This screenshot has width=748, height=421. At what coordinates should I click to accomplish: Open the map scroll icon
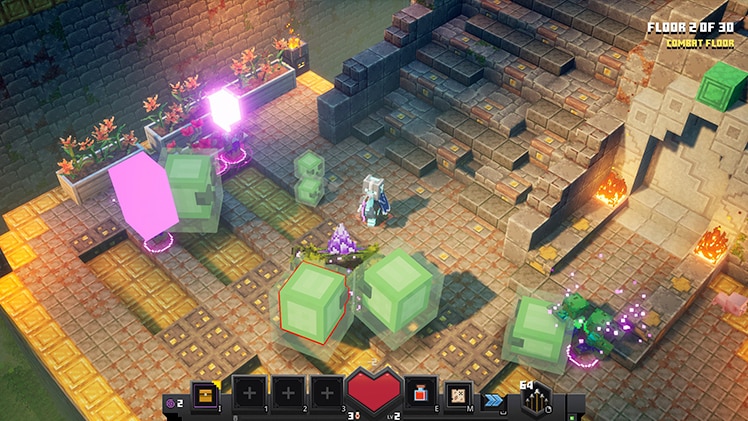pyautogui.click(x=459, y=395)
